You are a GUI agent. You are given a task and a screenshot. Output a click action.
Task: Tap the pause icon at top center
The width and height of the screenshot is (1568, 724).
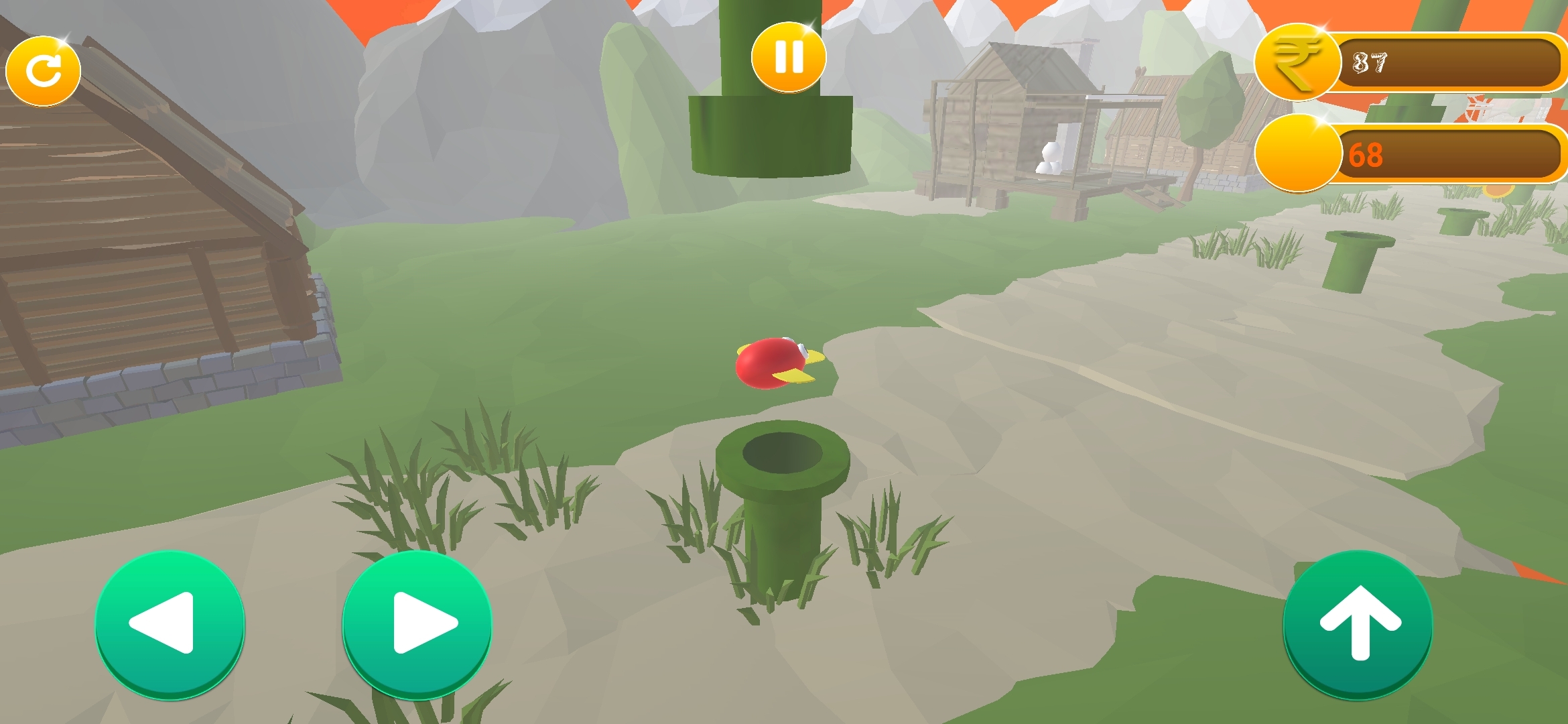787,58
